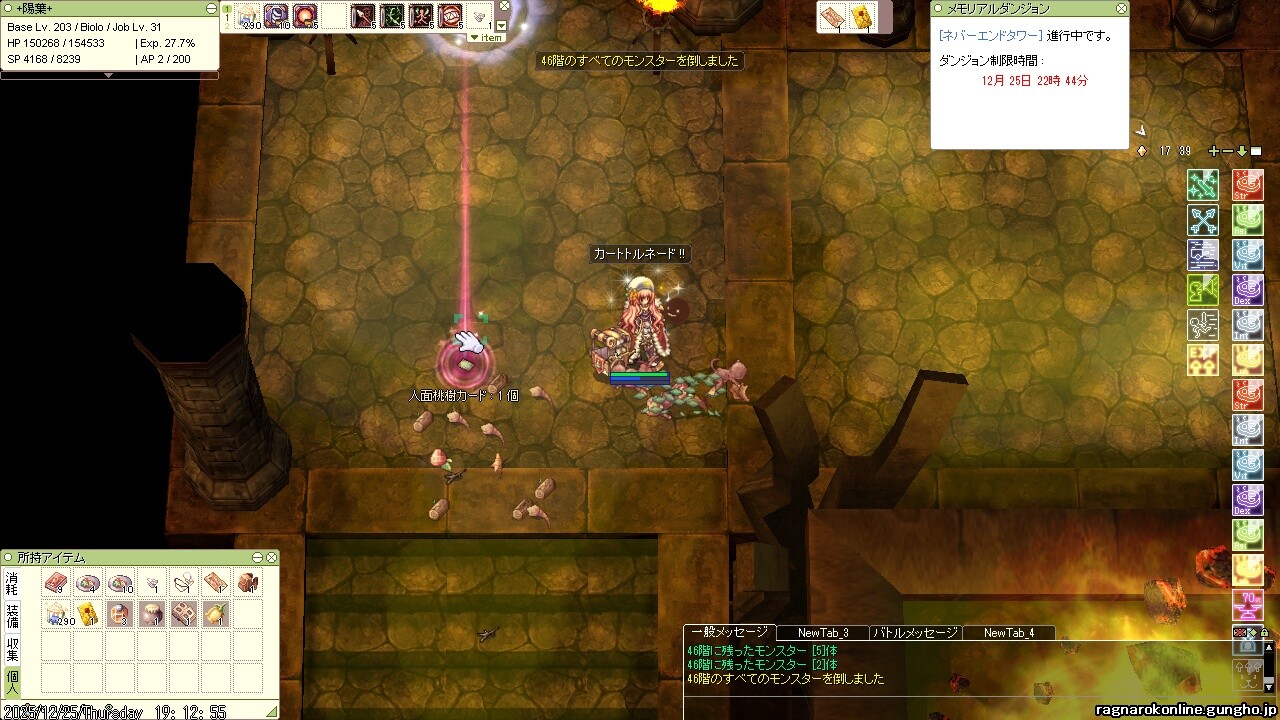1280x720 pixels.
Task: Choose the 消耗 consumables inventory tab
Action: (x=12, y=582)
